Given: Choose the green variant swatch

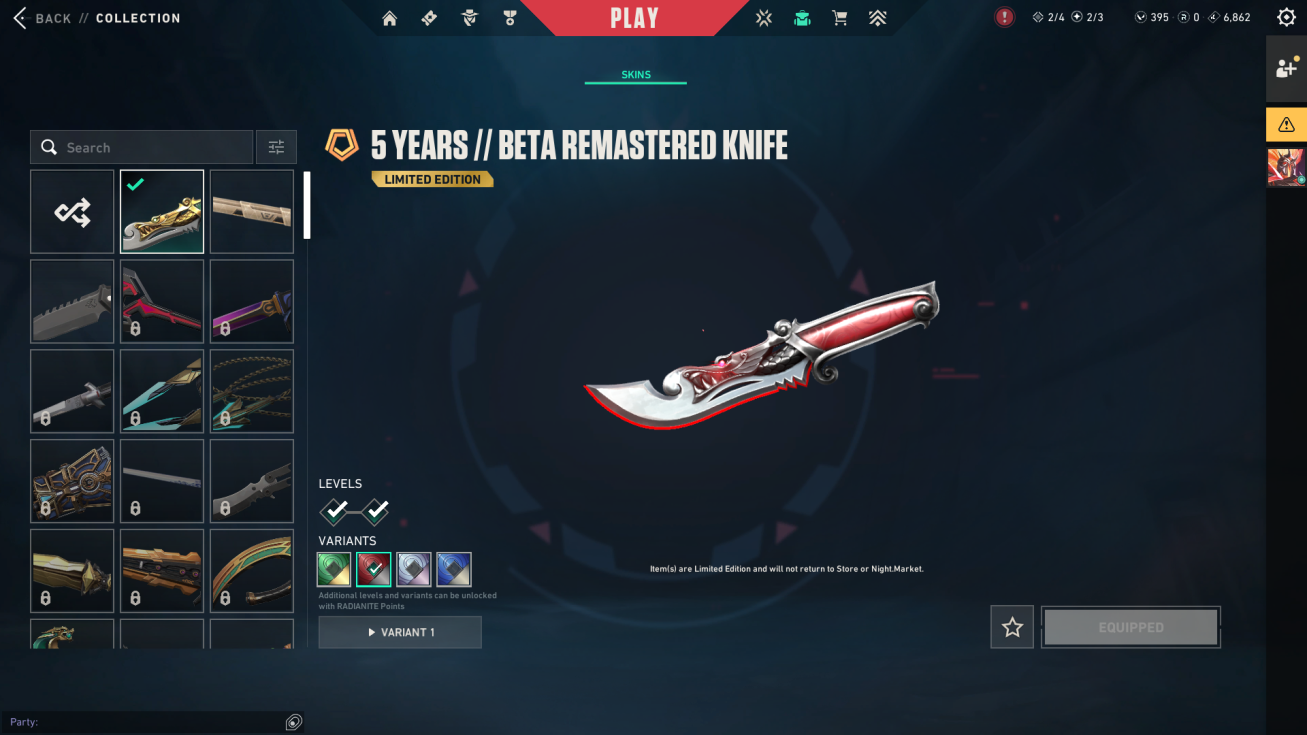Looking at the screenshot, I should pos(335,569).
